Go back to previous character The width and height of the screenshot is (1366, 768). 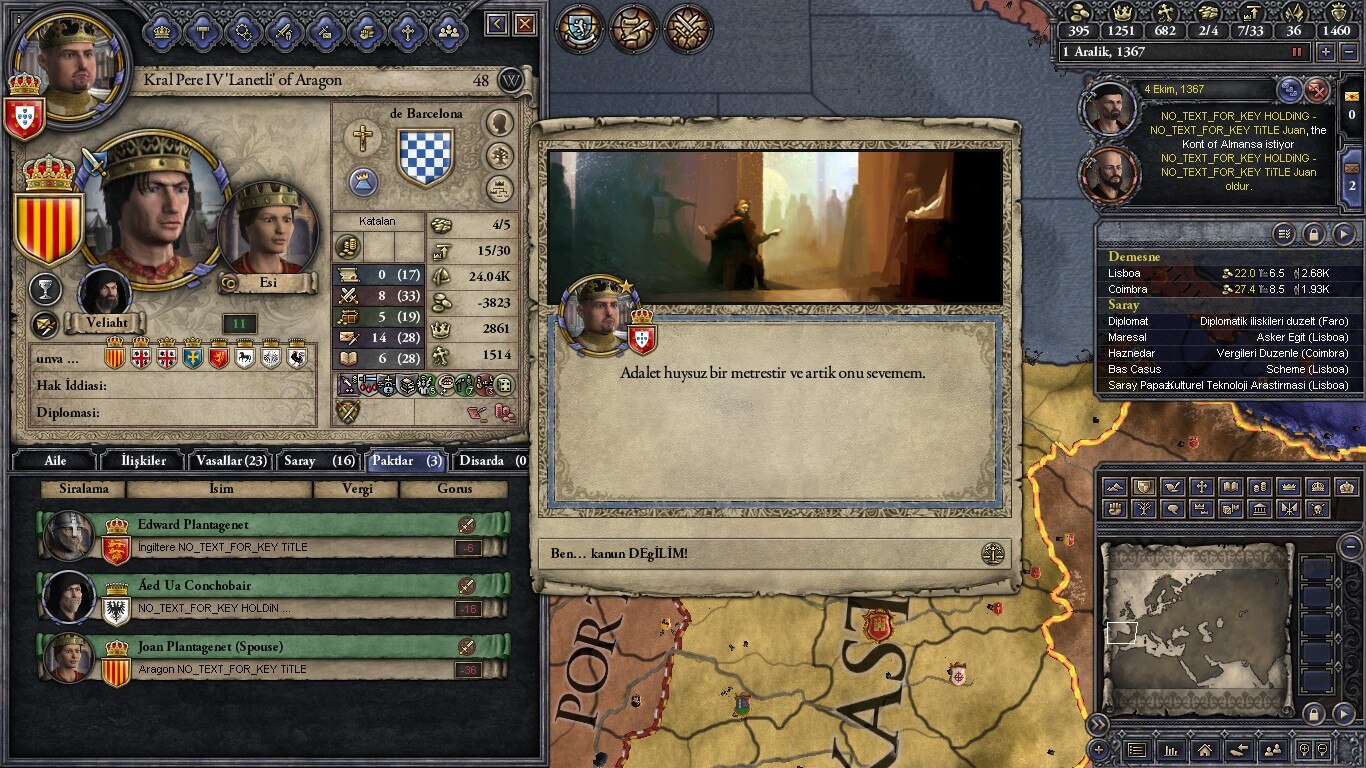pos(497,24)
